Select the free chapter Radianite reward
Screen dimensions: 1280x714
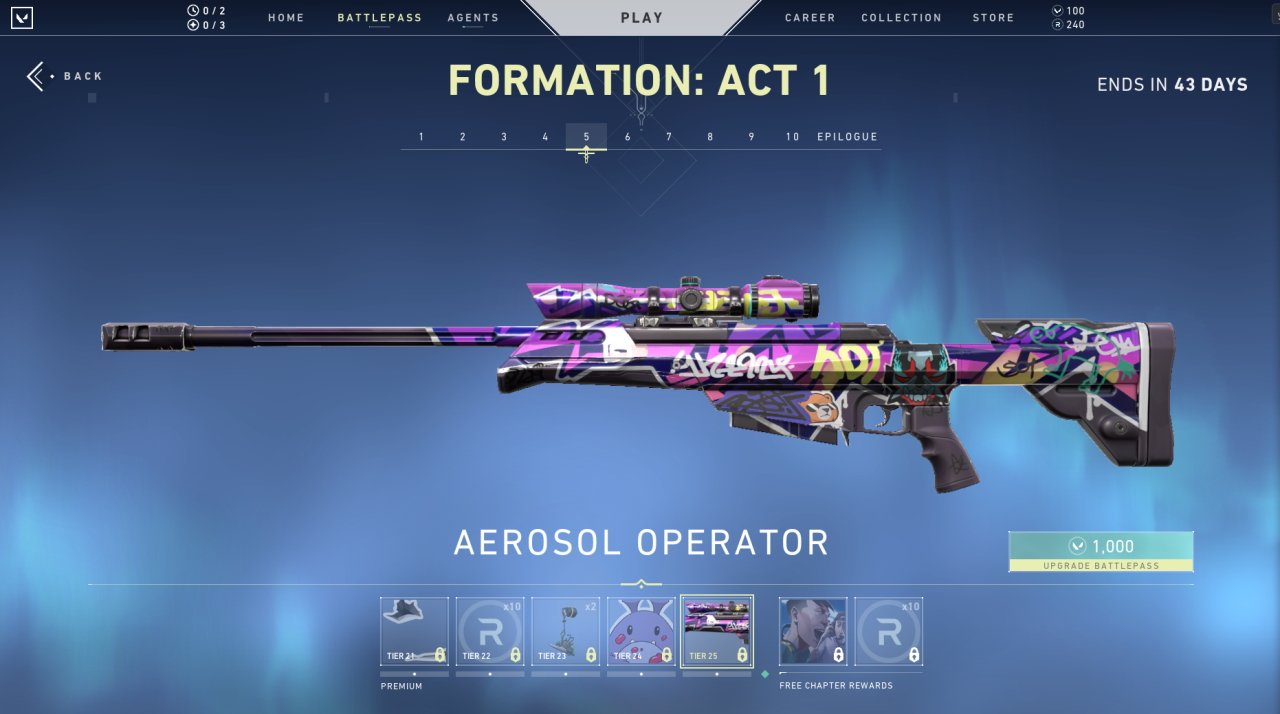[x=889, y=631]
